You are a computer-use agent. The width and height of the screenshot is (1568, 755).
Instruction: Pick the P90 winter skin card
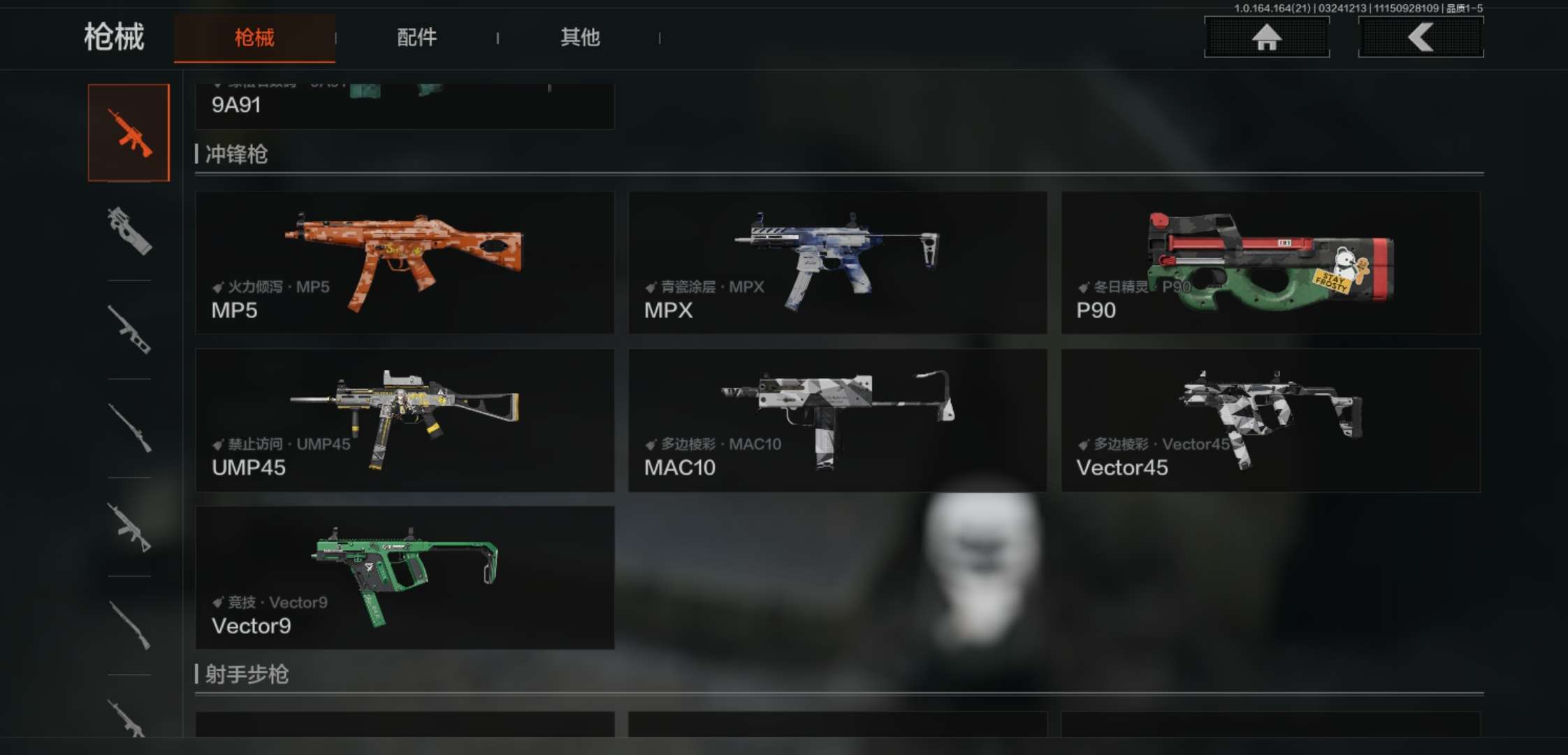tap(1270, 262)
